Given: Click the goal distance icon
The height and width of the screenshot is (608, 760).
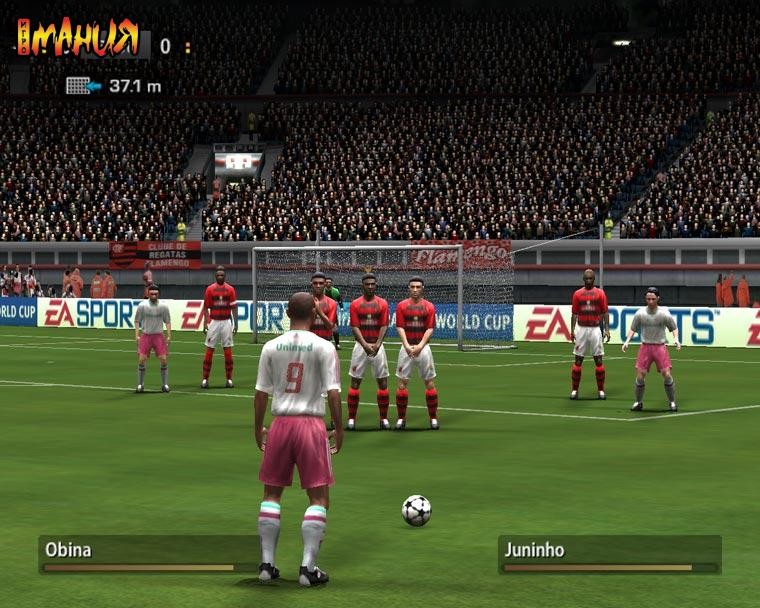Looking at the screenshot, I should (x=83, y=86).
